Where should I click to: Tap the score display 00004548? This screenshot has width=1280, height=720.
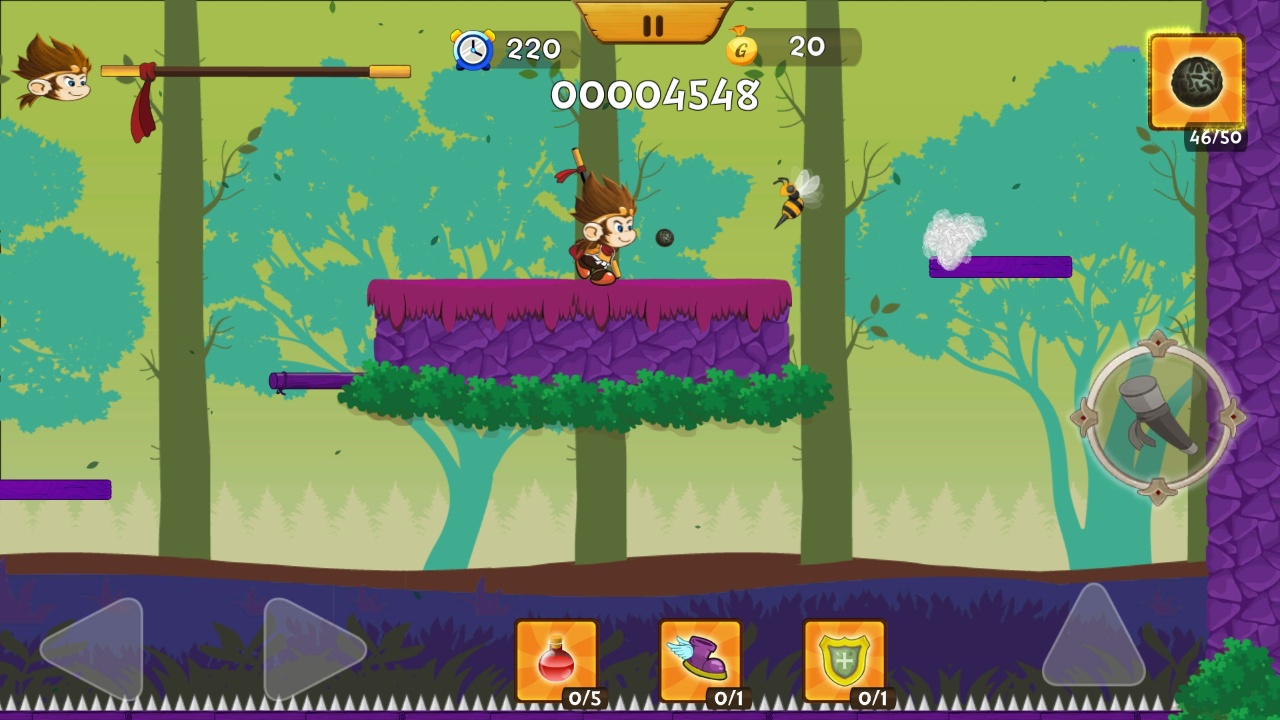[x=657, y=96]
